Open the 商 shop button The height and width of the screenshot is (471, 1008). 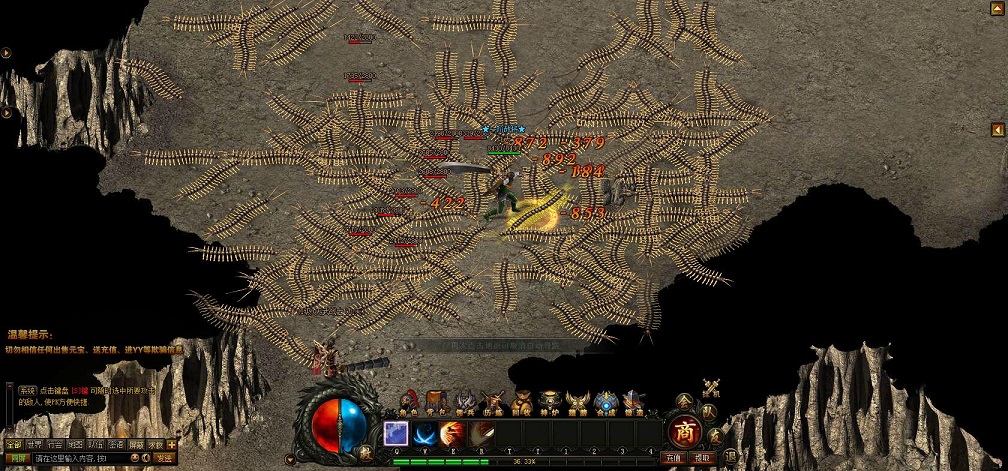pos(684,432)
